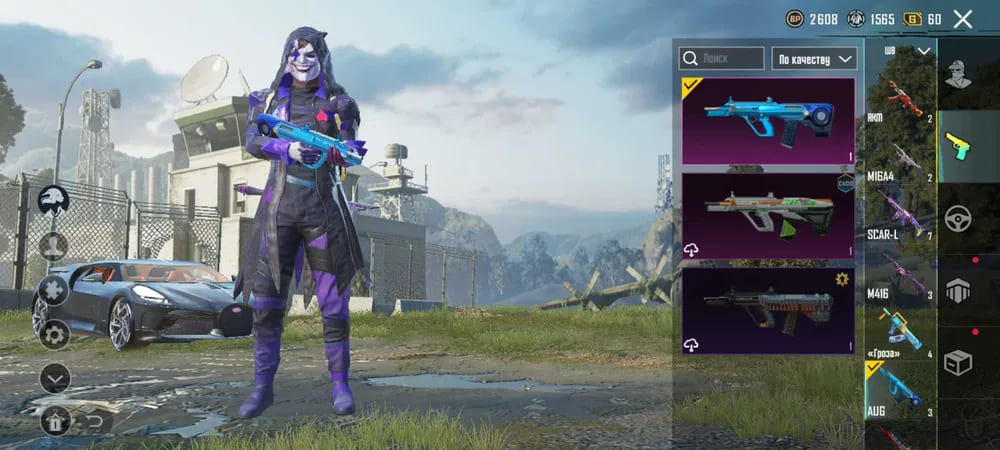Select the «Гроза» weapon entry
Image resolution: width=1000 pixels, height=450 pixels.
coord(900,334)
